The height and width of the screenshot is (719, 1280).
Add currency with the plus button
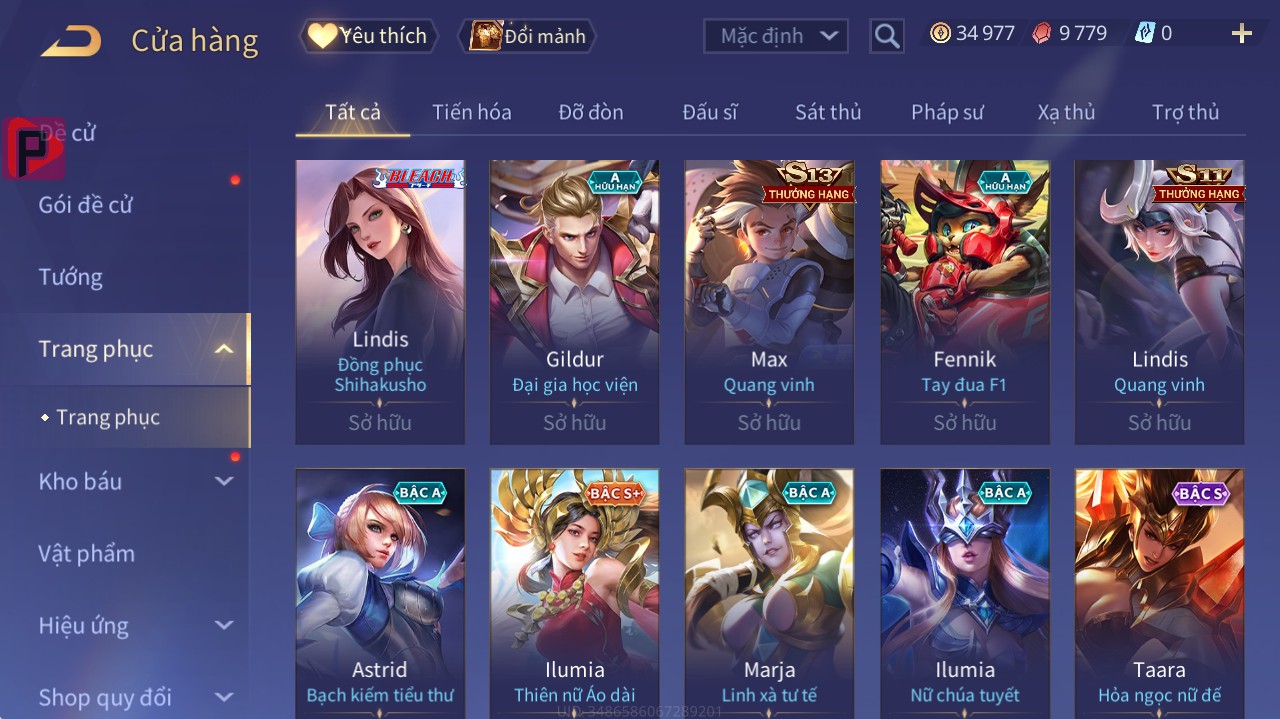click(1241, 34)
